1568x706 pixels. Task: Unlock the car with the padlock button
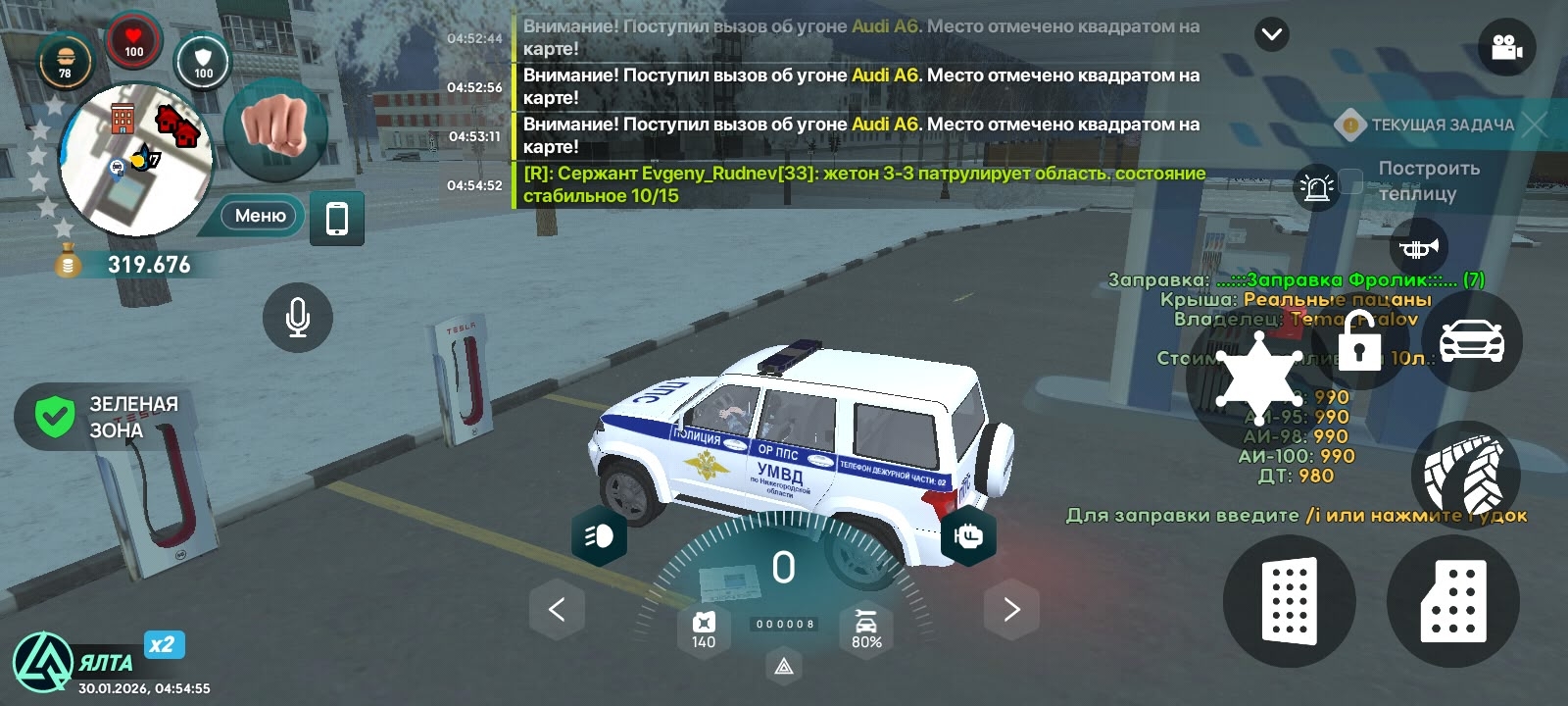coord(1358,340)
